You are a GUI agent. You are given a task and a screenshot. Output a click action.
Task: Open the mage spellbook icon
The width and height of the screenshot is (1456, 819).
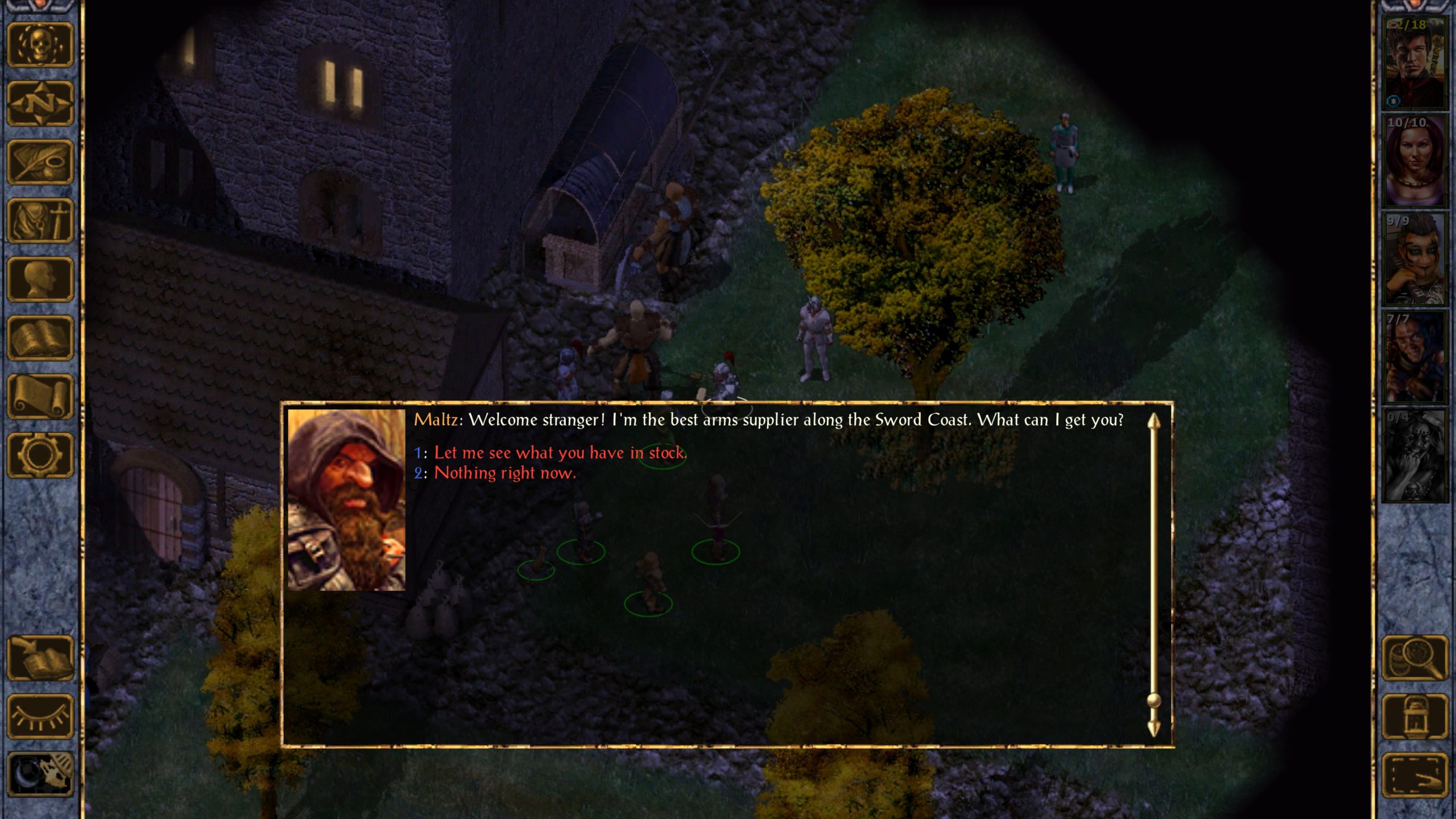[40, 338]
